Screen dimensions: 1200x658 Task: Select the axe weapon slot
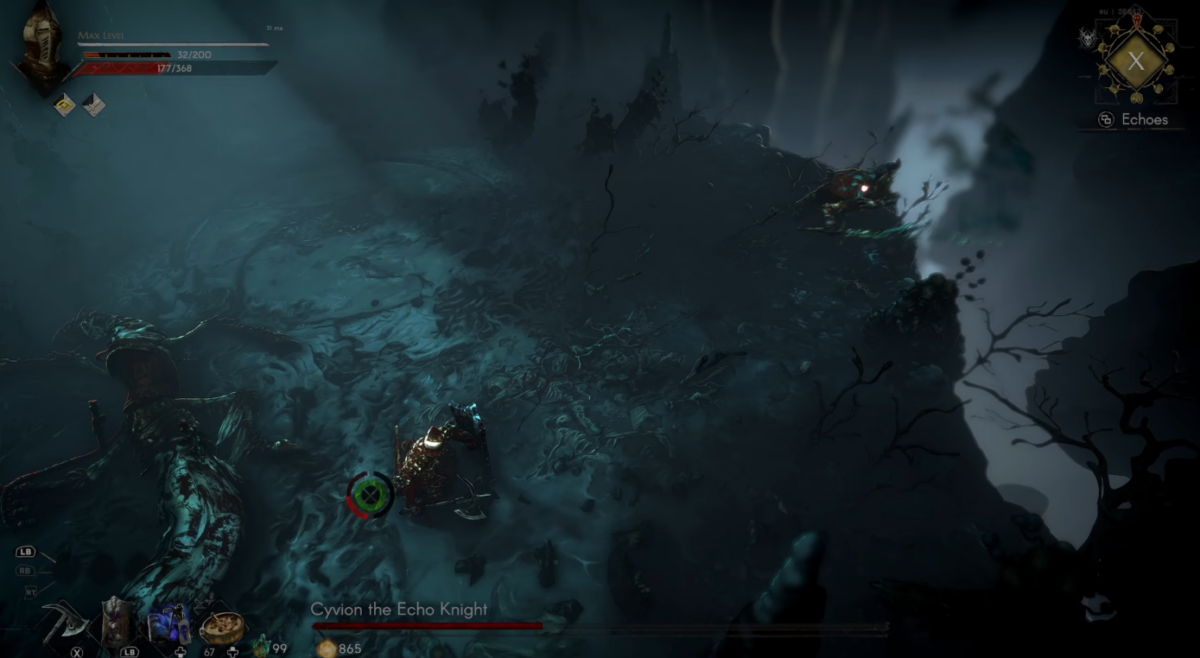click(x=64, y=624)
